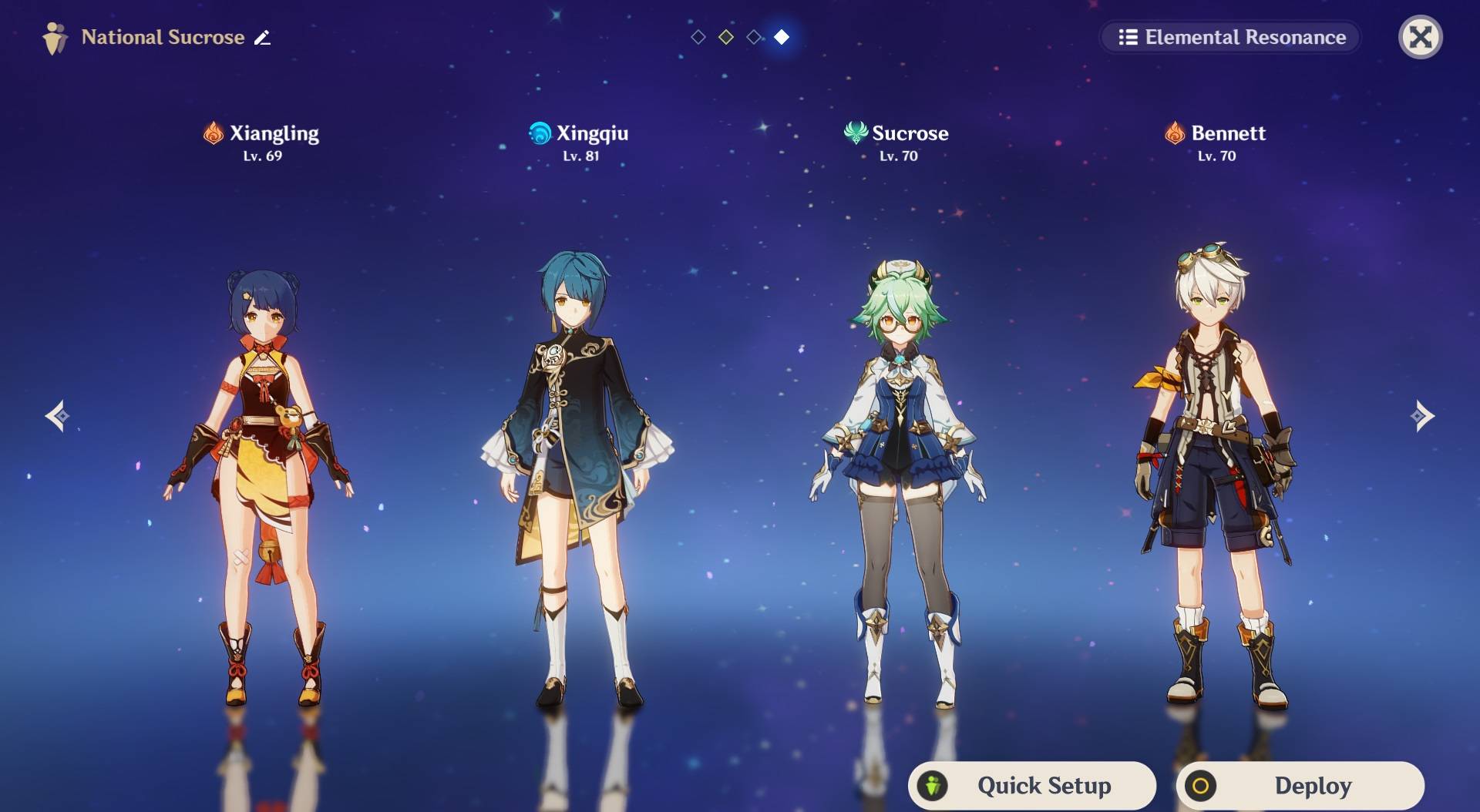Browse previous team with the left arrow
1480x812 pixels.
59,417
